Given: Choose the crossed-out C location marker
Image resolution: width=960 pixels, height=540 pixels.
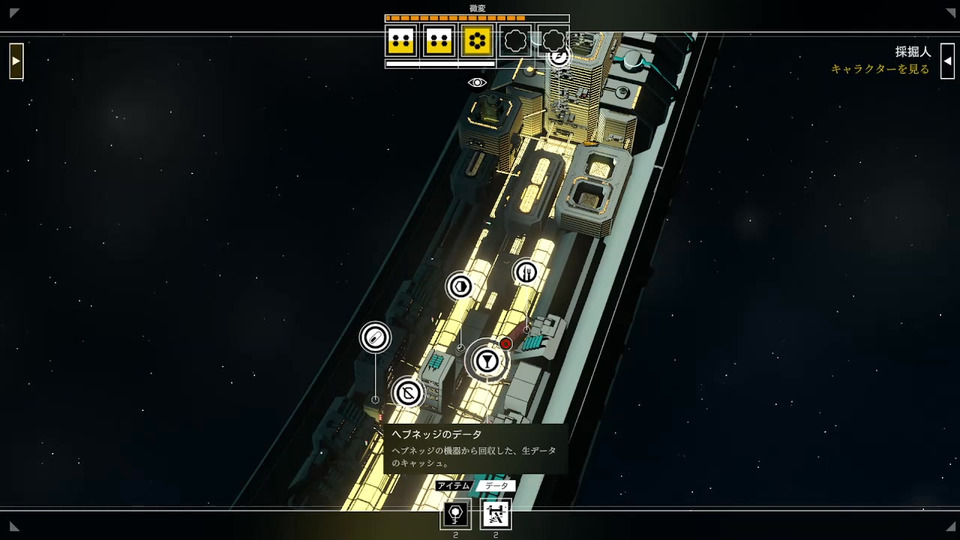Looking at the screenshot, I should [407, 393].
